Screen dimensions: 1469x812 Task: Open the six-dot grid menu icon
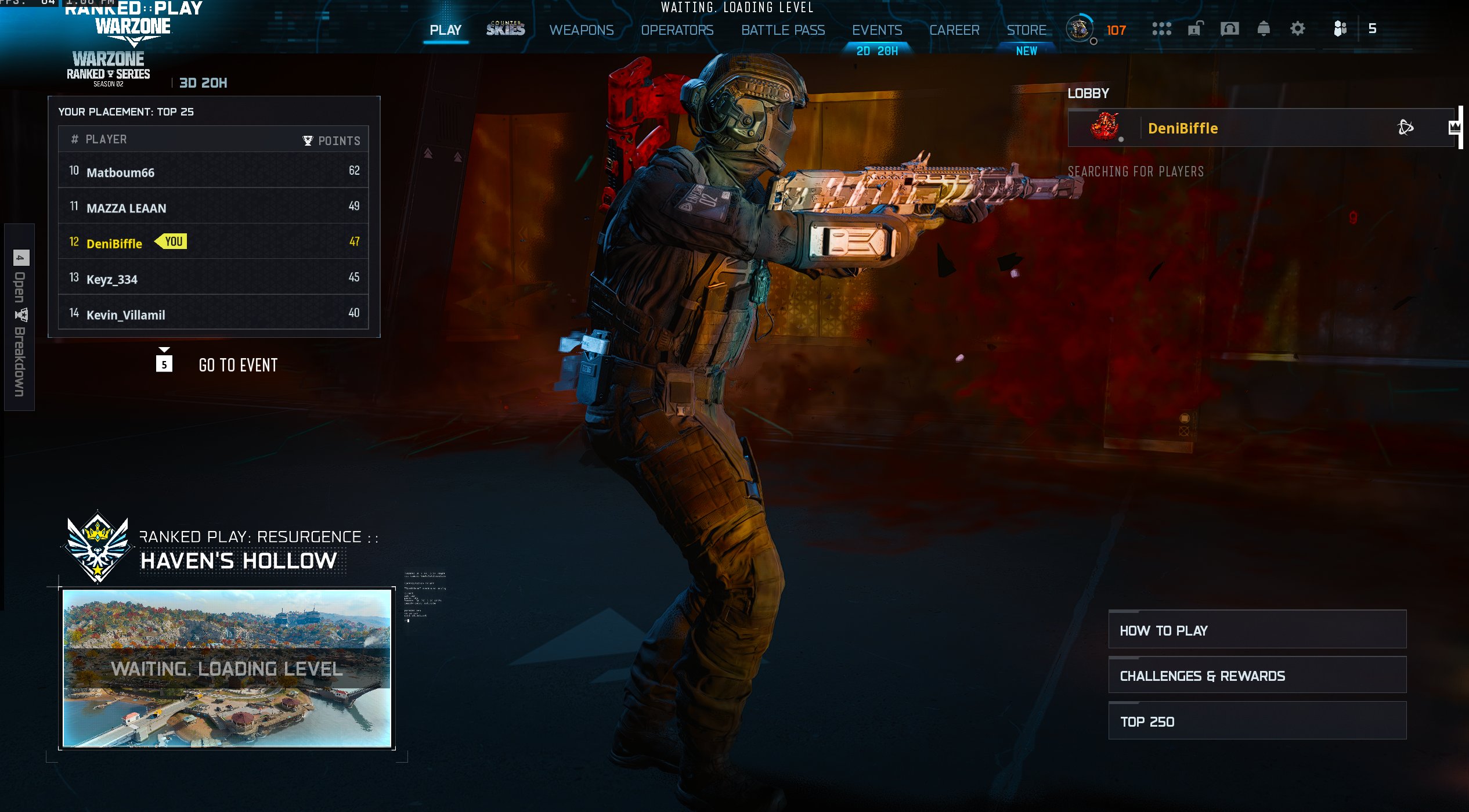pos(1161,28)
